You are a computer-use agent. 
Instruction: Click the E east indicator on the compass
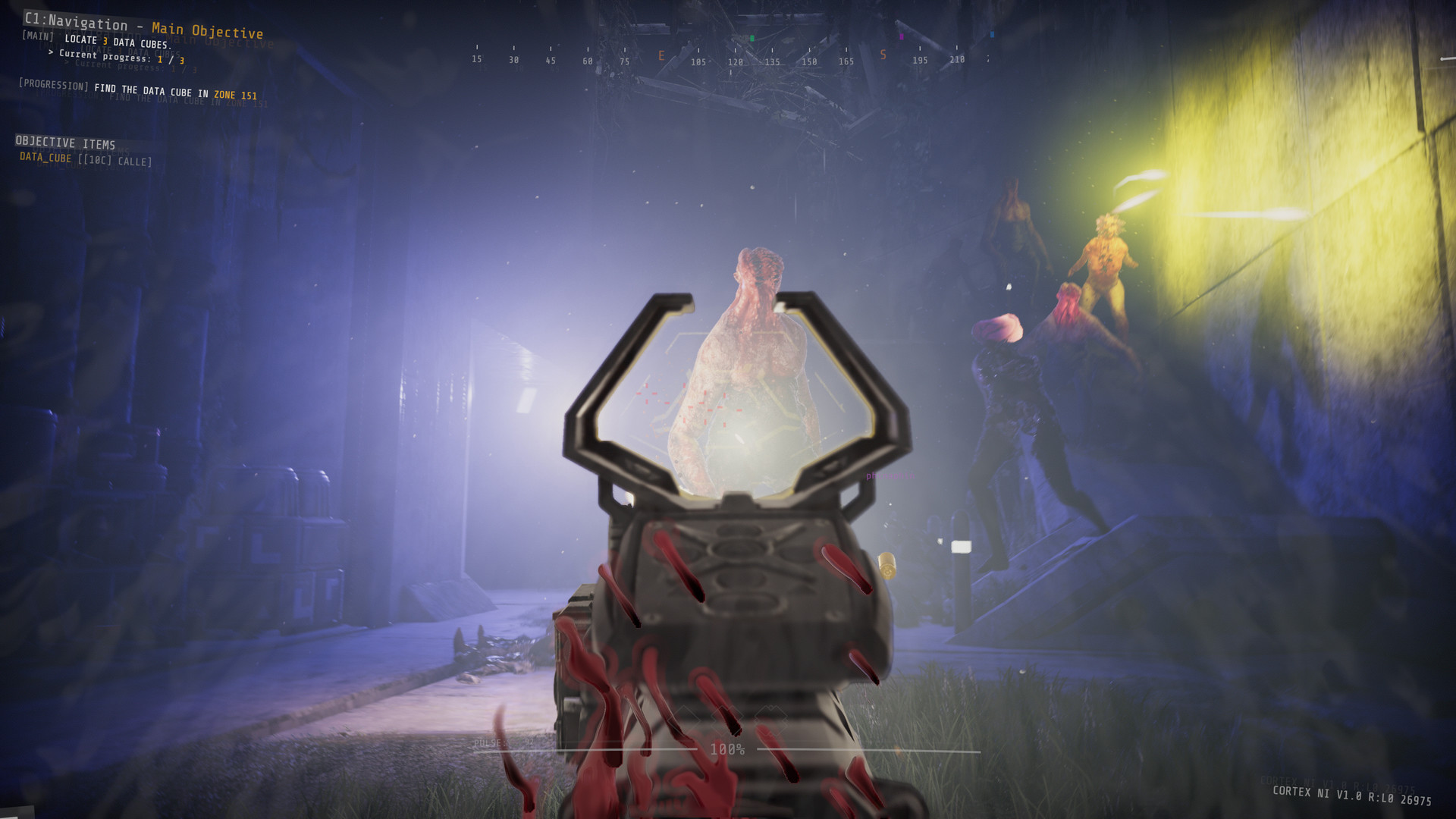[661, 55]
